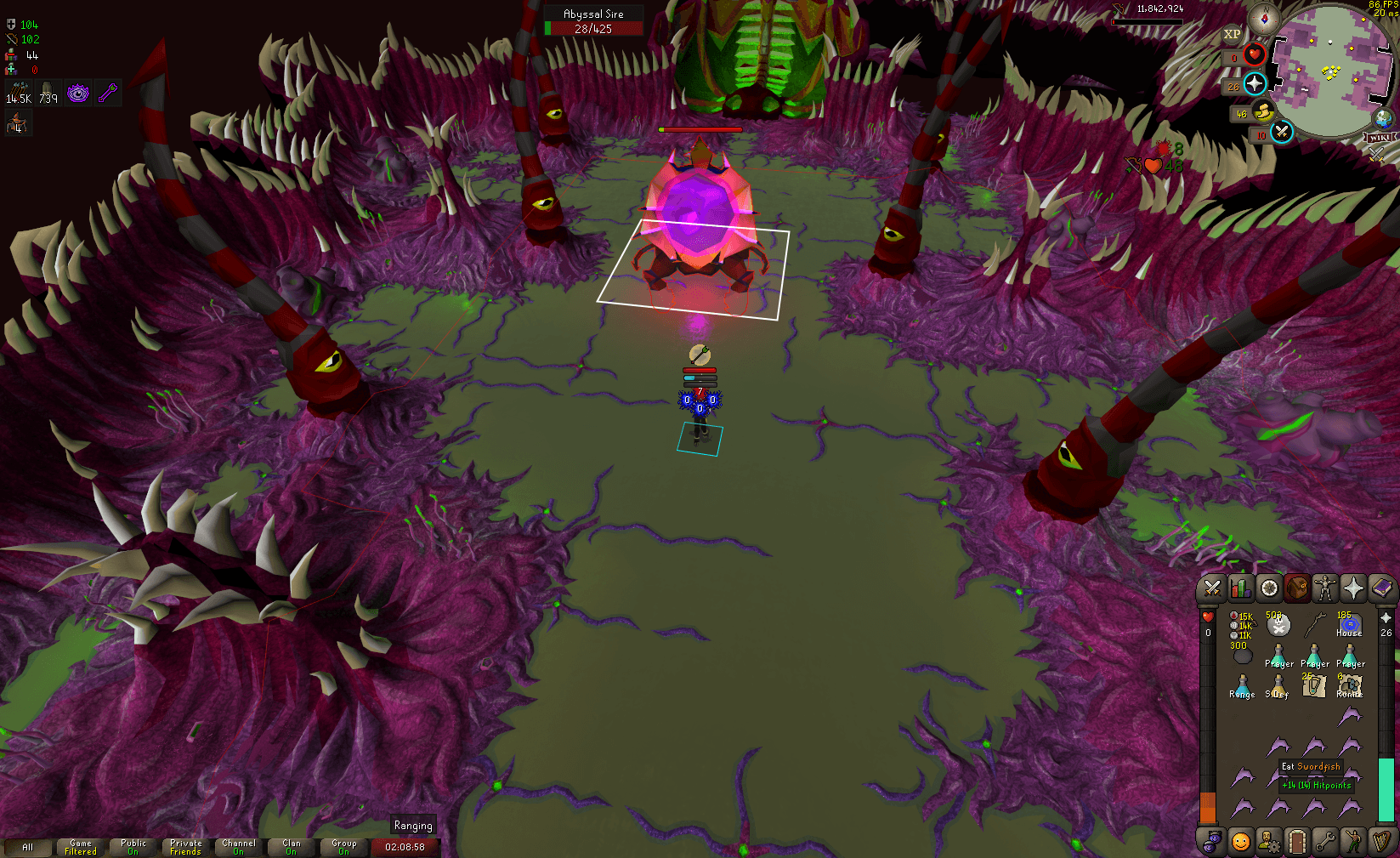The width and height of the screenshot is (1400, 858).
Task: Open the Emotes panel smiley icon
Action: [1241, 840]
